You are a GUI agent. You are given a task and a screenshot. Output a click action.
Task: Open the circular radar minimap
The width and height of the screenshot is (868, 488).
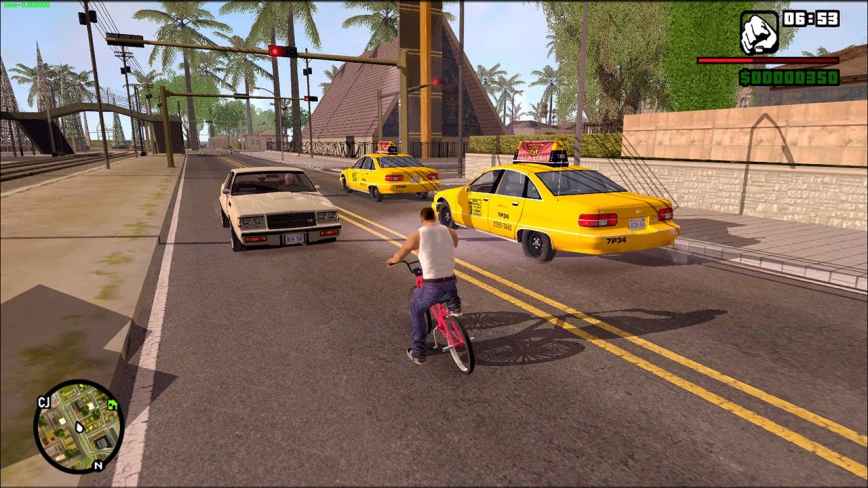(78, 426)
